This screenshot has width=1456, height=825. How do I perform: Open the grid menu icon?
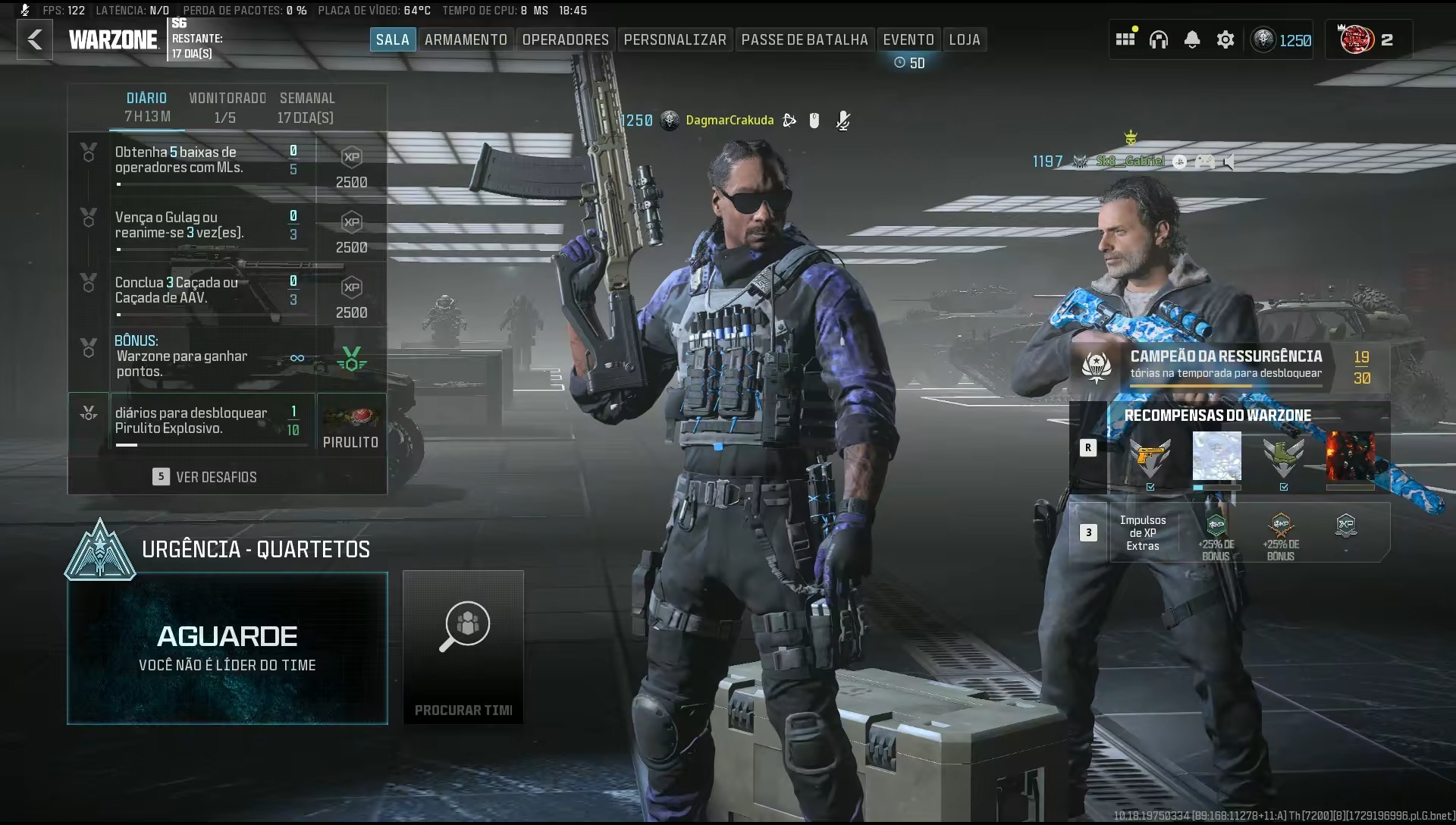coord(1125,39)
